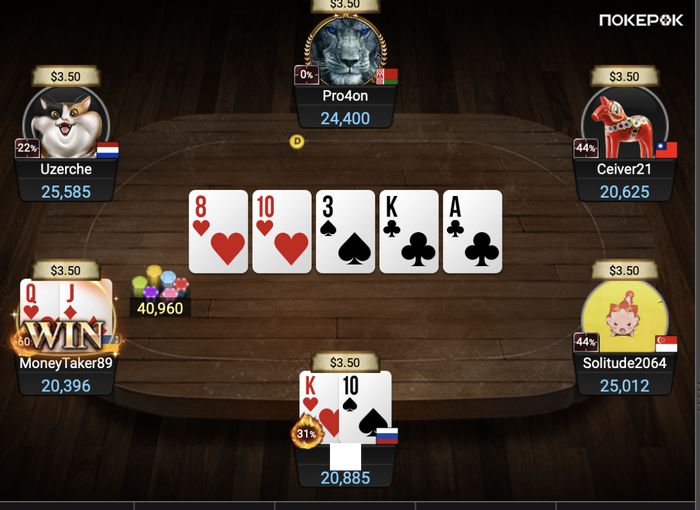This screenshot has width=700, height=510.
Task: Click Ceiver21's red horse avatar
Action: pos(624,121)
